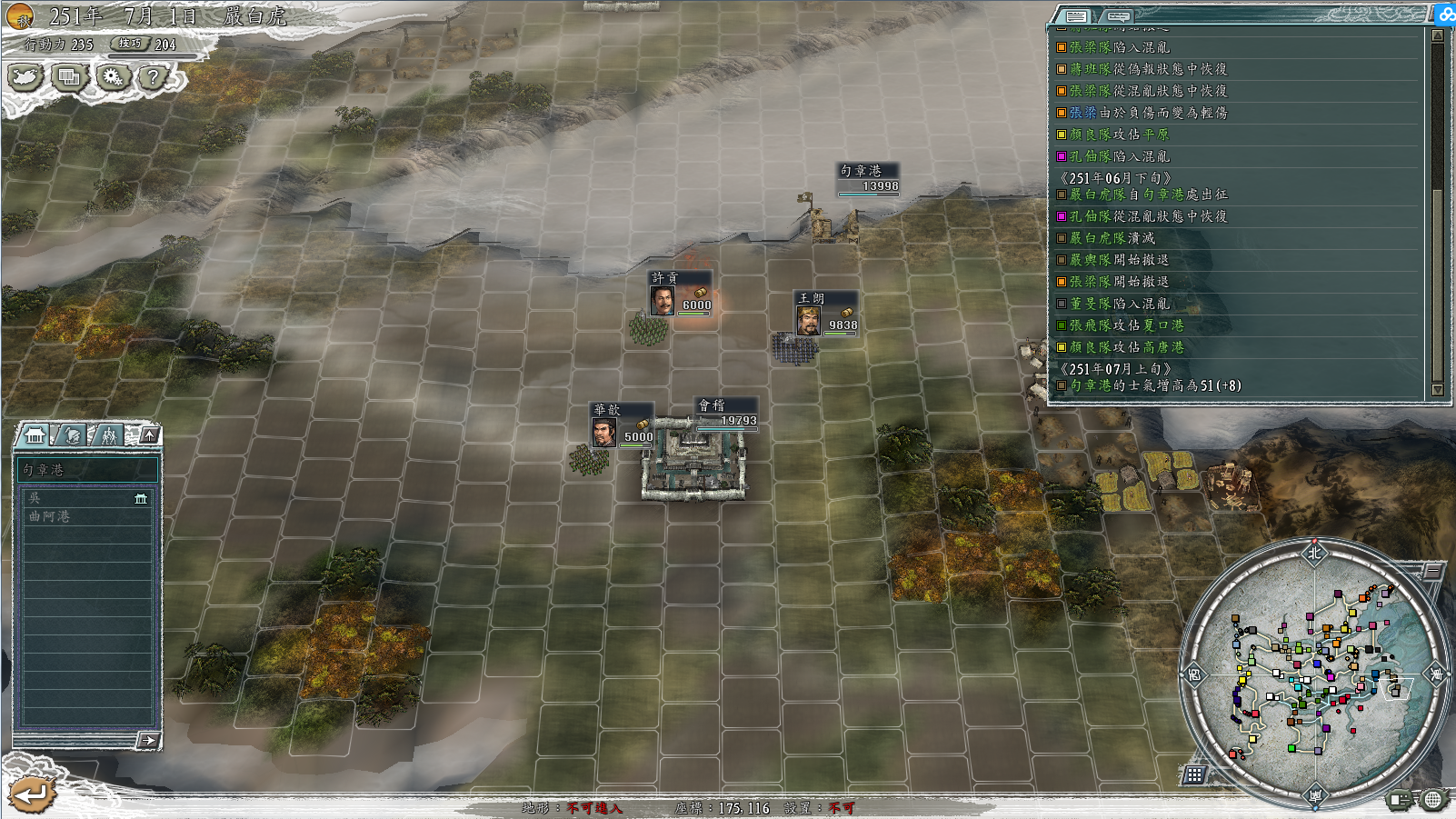The image size is (1456, 819).
Task: Open the China map overview button
Action: [25, 77]
